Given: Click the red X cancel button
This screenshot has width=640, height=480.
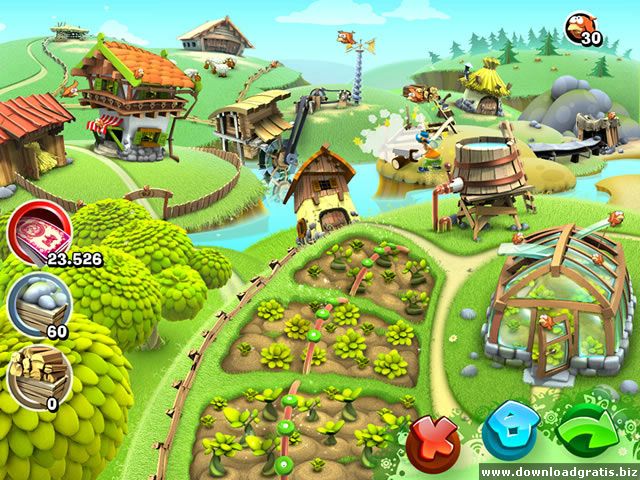Looking at the screenshot, I should pyautogui.click(x=432, y=437).
